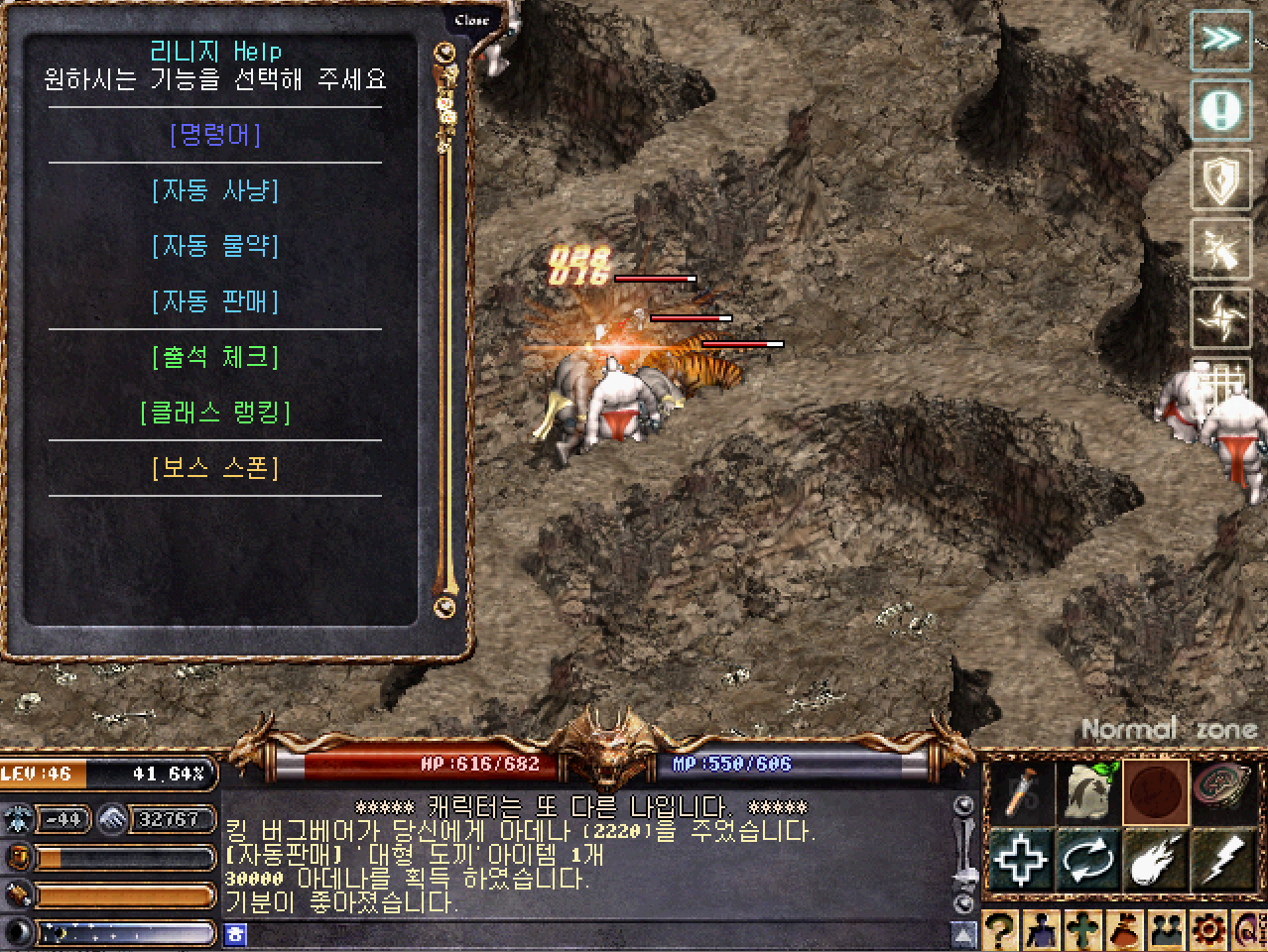The width and height of the screenshot is (1268, 952).
Task: Activate the white cross heal skill
Action: tap(1020, 859)
